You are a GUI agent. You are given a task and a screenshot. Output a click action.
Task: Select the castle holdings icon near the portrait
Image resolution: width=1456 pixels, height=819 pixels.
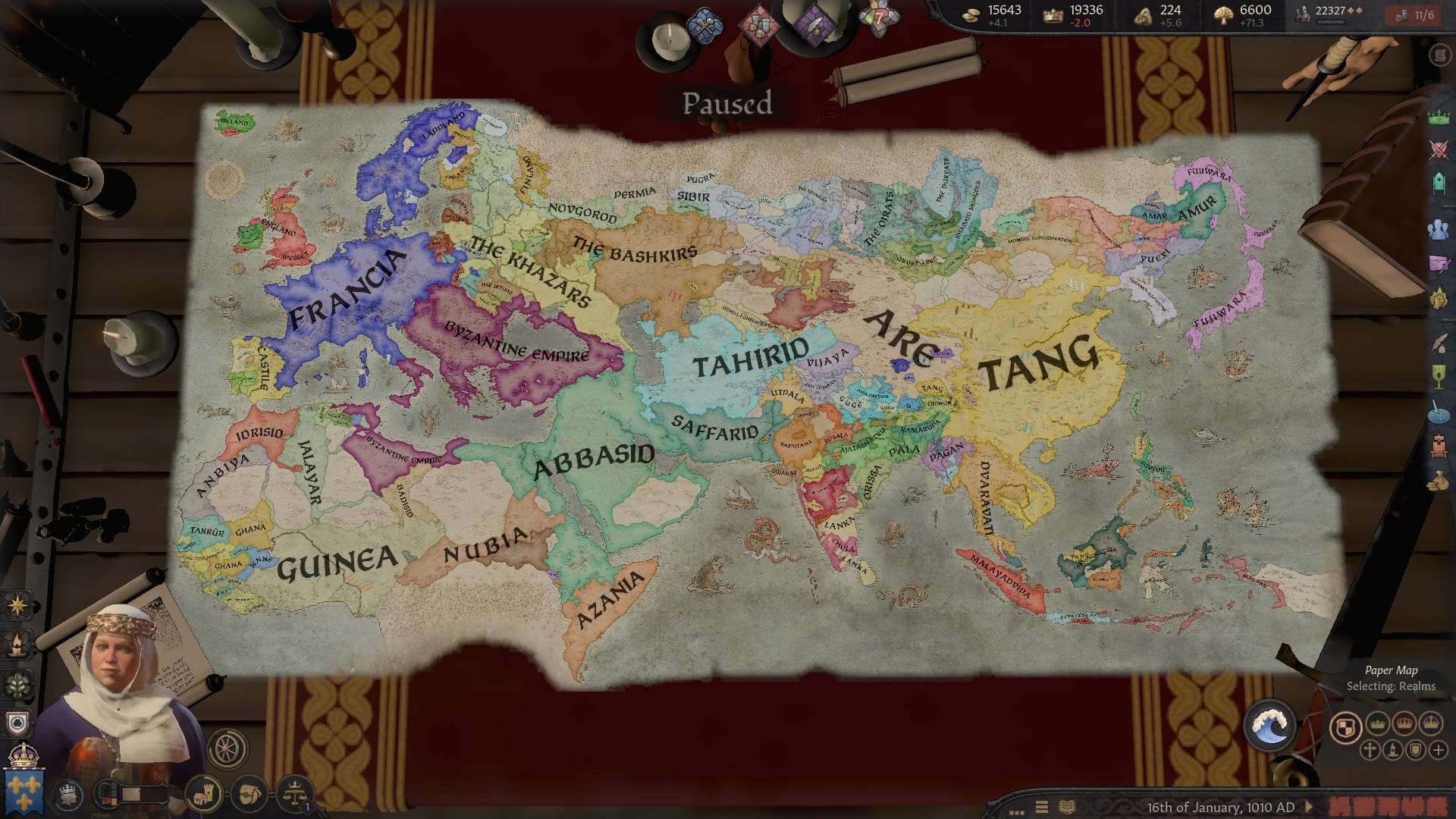tap(204, 795)
